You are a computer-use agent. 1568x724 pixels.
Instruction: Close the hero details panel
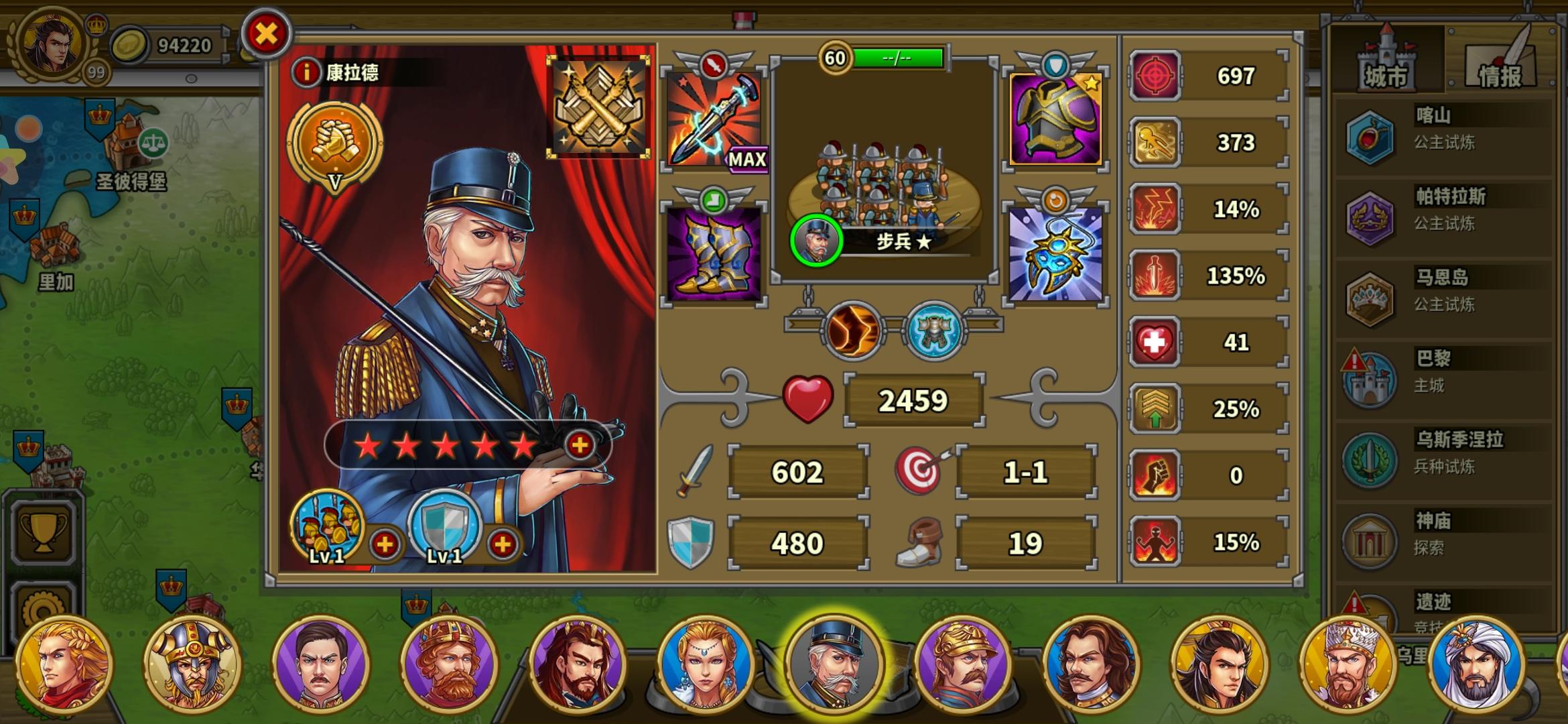[266, 34]
